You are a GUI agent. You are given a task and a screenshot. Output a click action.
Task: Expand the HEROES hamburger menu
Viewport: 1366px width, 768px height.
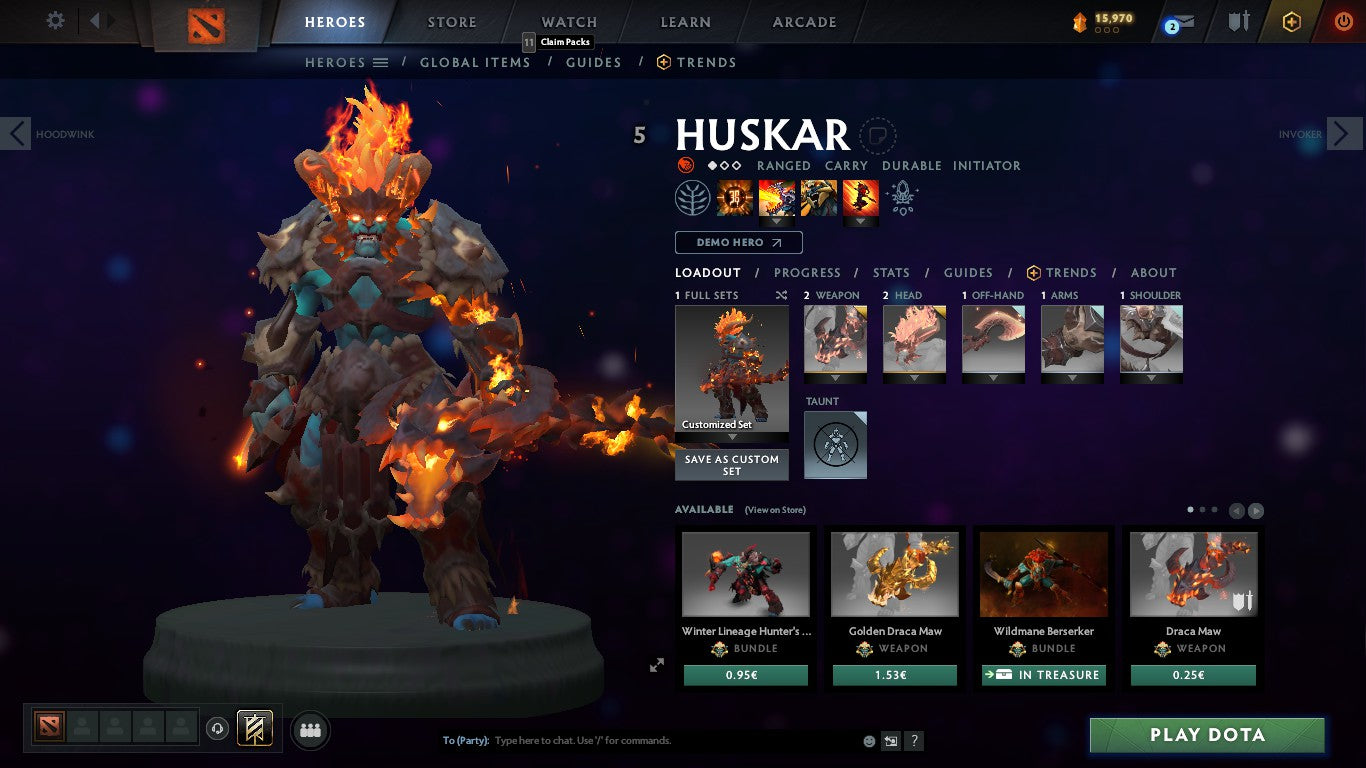(385, 62)
